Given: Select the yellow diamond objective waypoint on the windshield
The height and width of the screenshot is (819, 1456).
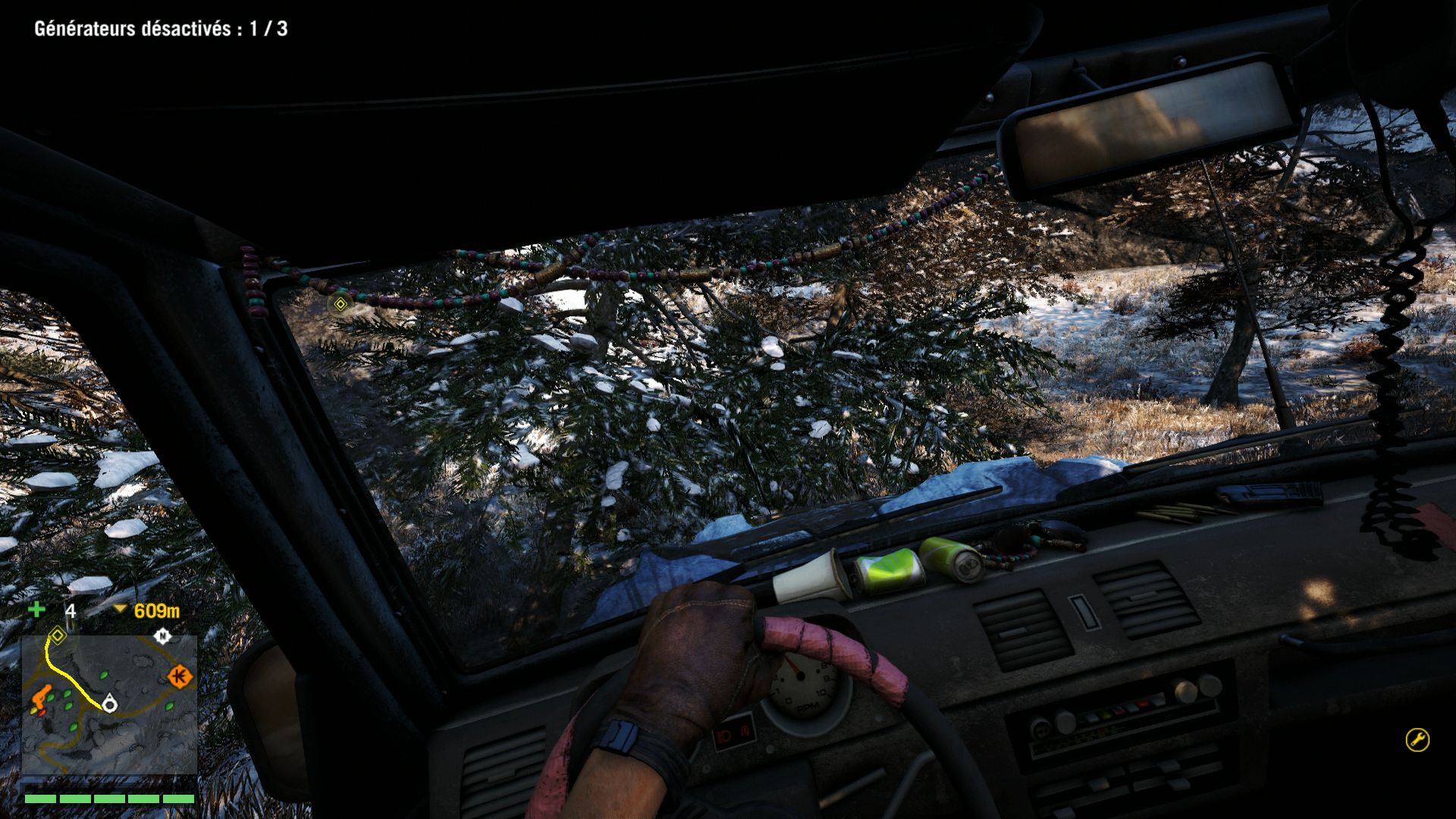Looking at the screenshot, I should click(340, 305).
